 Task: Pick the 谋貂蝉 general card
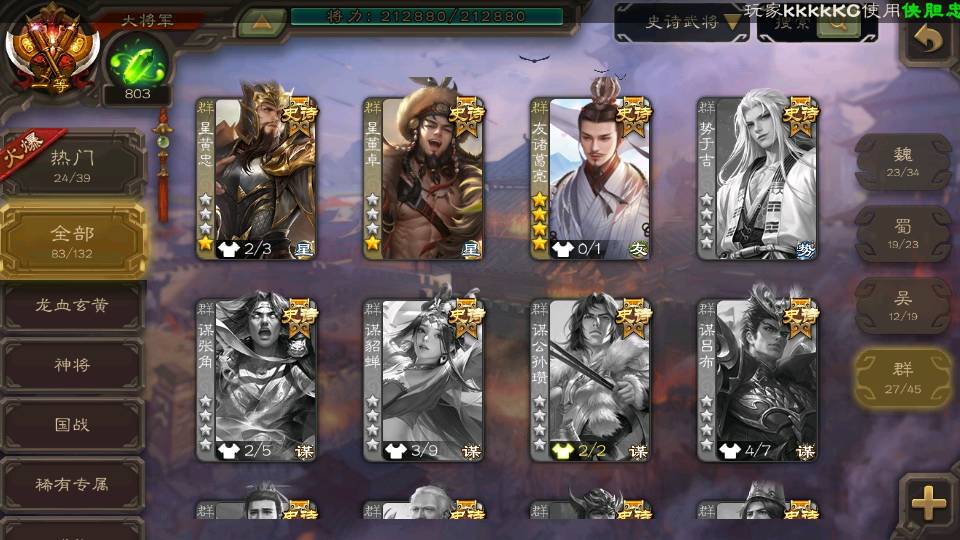coord(423,380)
